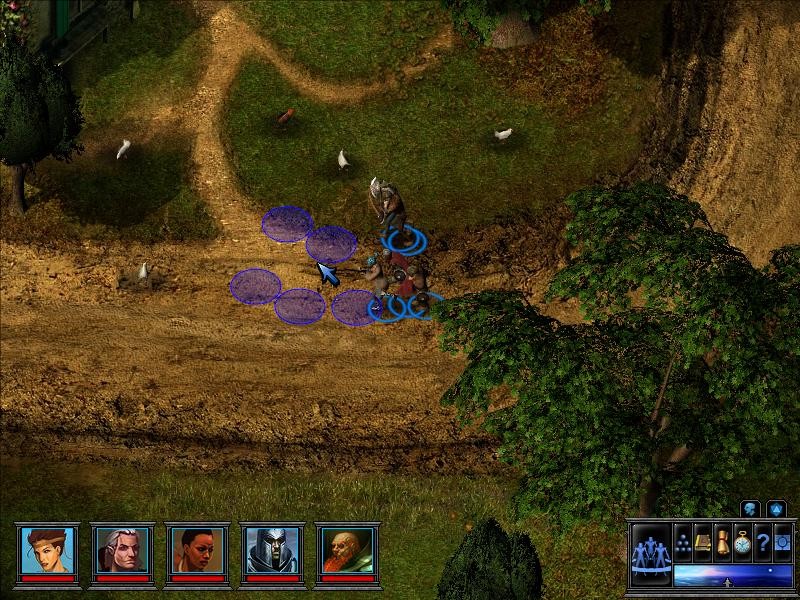
Task: Select the headband woman party portrait
Action: pyautogui.click(x=46, y=549)
